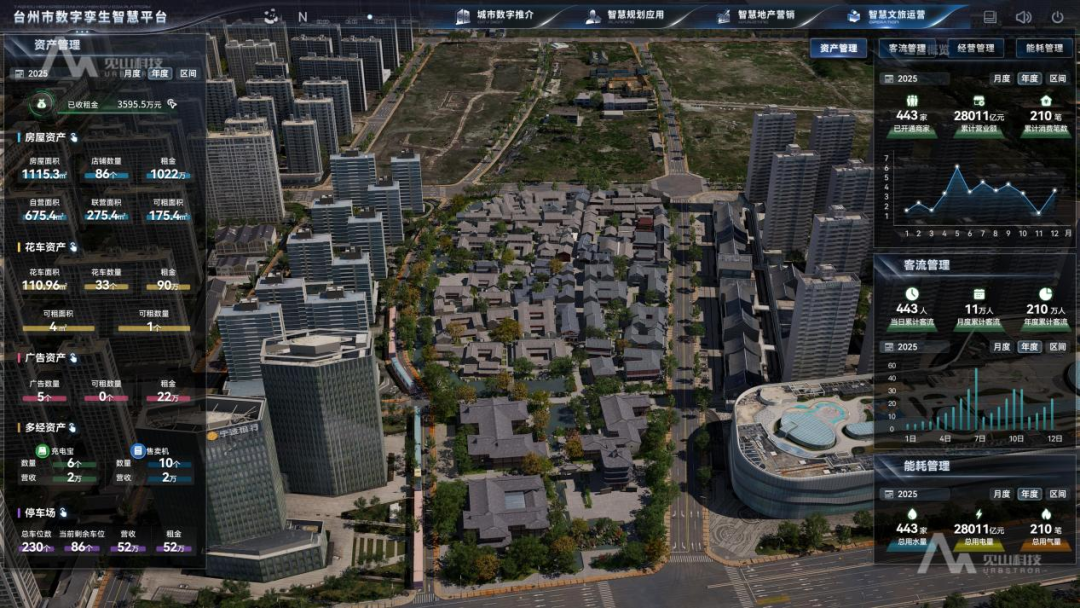This screenshot has height=608, width=1080.
Task: Switch to the 经营管理 tab button
Action: click(976, 48)
